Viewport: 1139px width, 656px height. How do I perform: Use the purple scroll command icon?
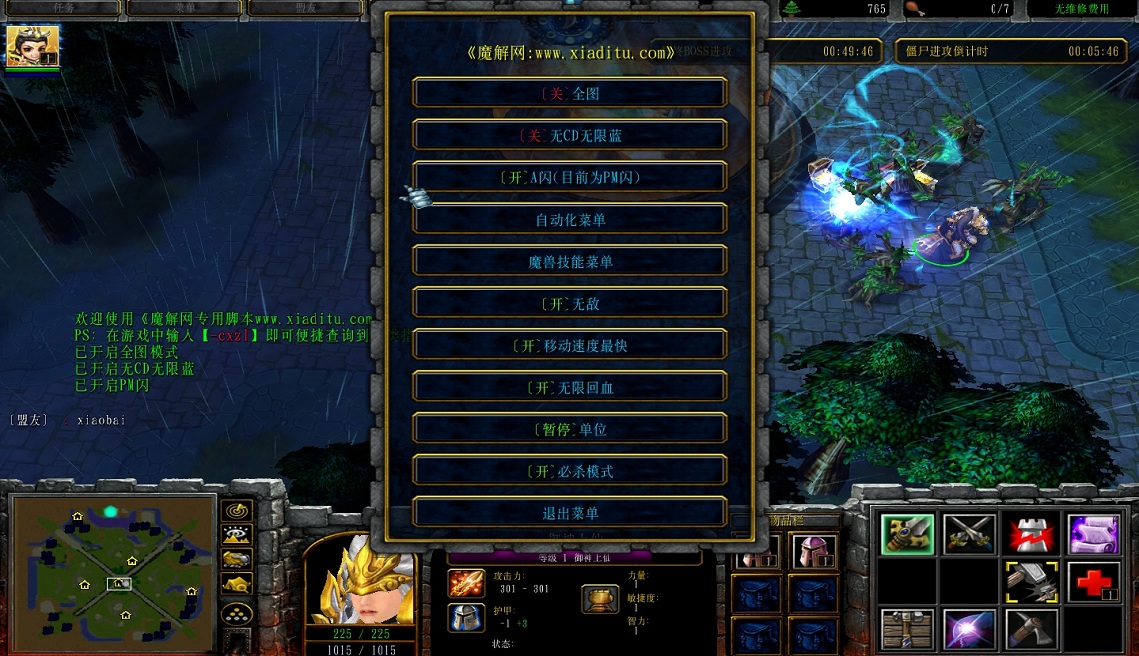1093,535
